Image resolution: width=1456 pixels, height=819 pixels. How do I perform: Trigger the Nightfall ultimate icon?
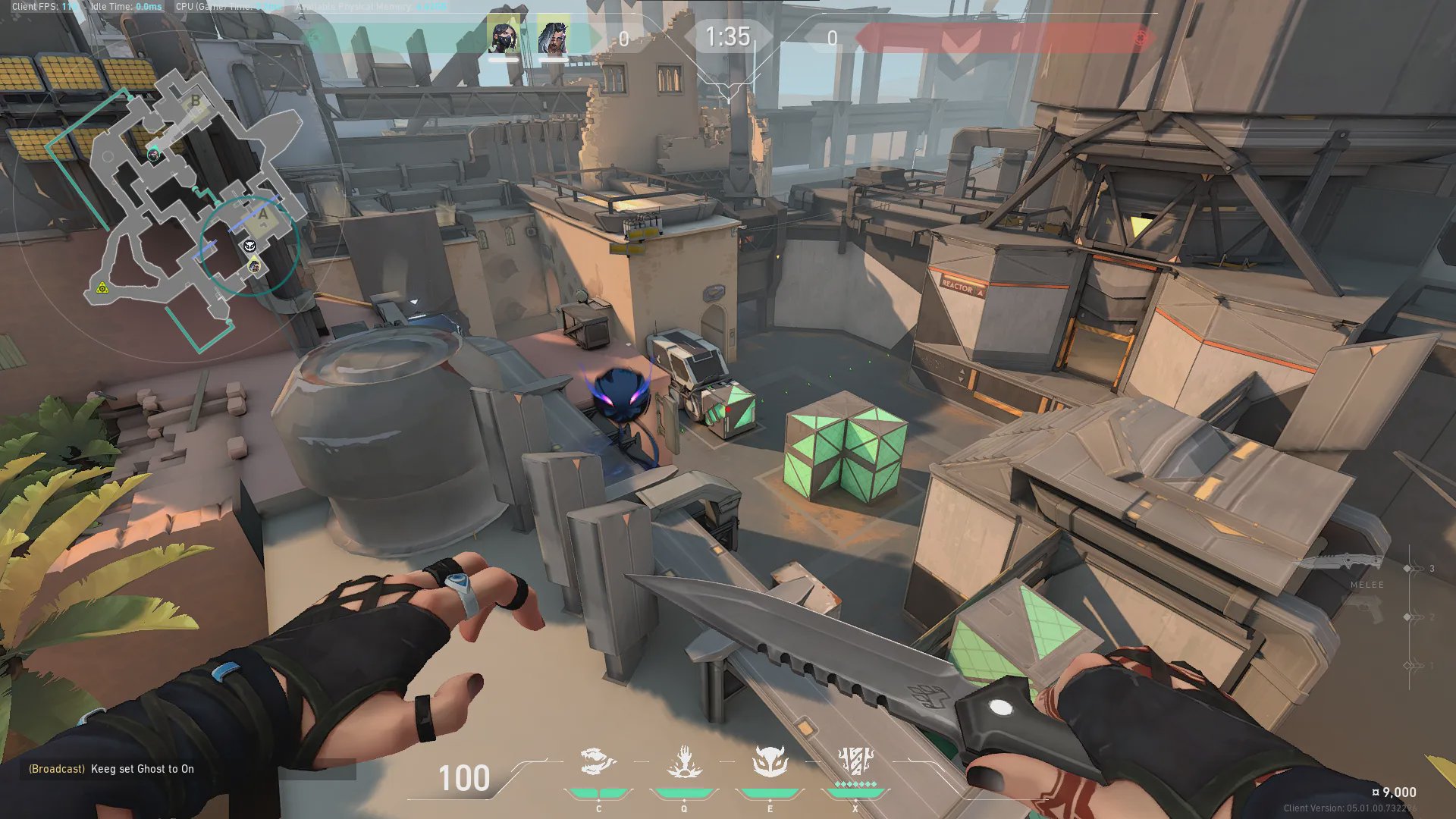click(855, 761)
